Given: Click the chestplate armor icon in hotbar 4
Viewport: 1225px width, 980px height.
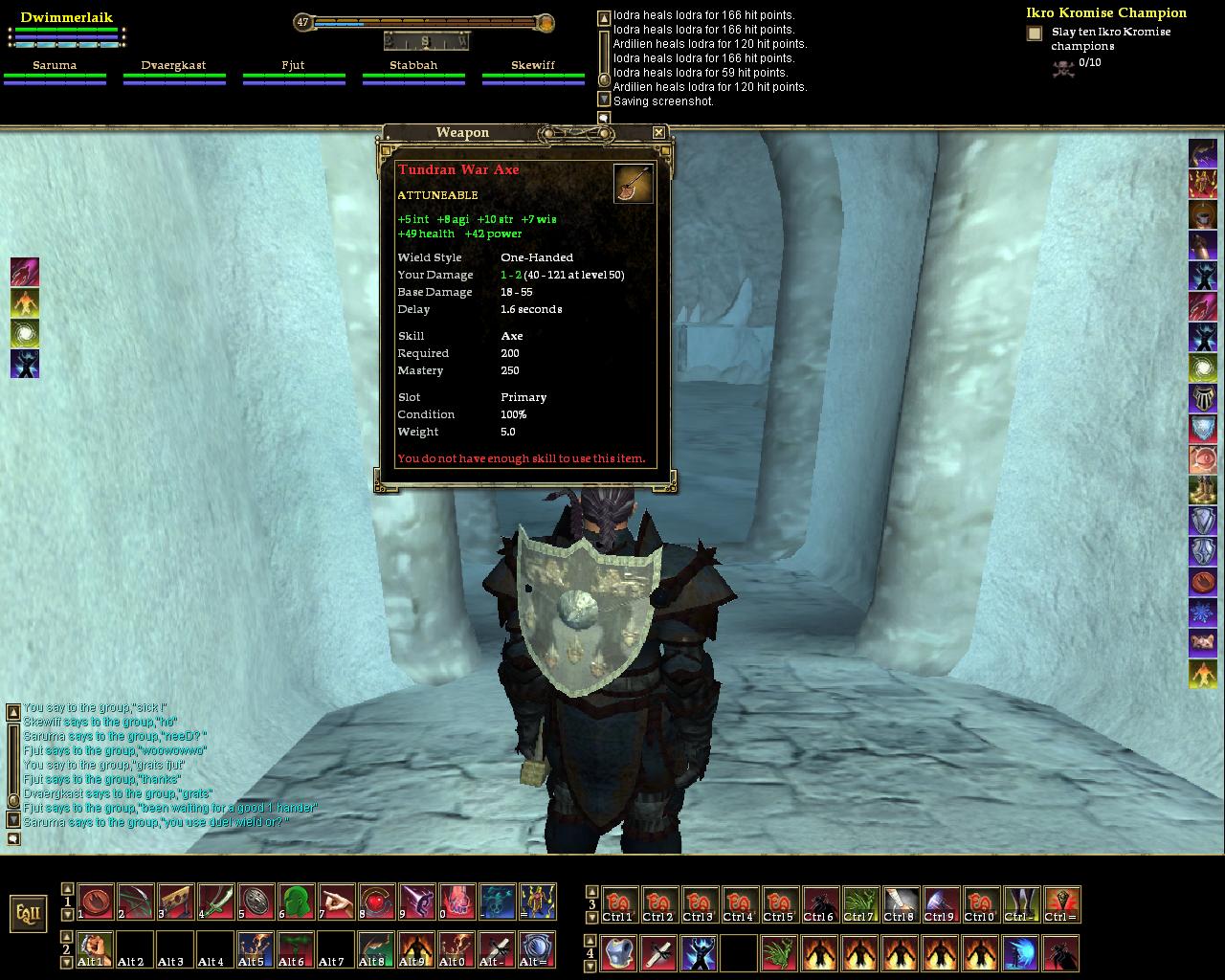Looking at the screenshot, I should click(618, 953).
